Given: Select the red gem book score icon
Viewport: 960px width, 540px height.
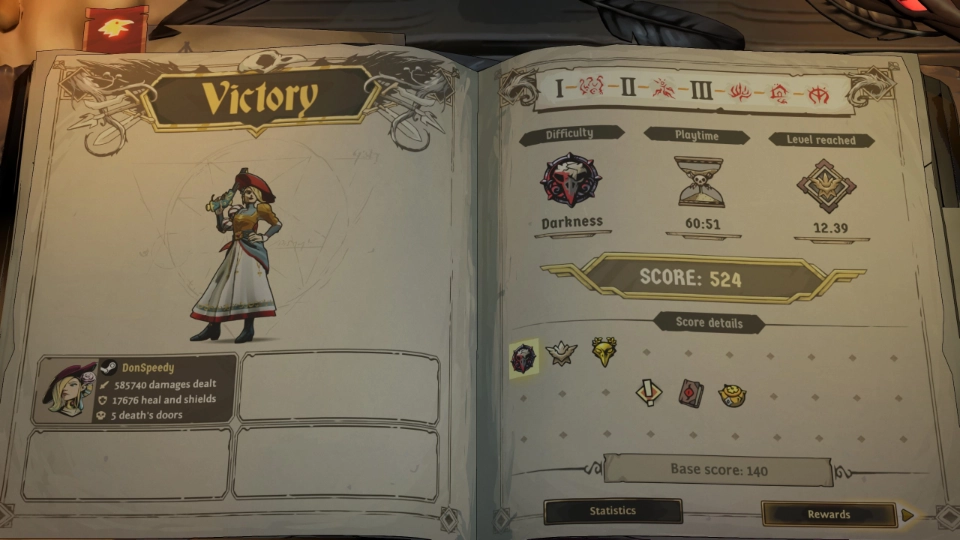Looking at the screenshot, I should 691,392.
